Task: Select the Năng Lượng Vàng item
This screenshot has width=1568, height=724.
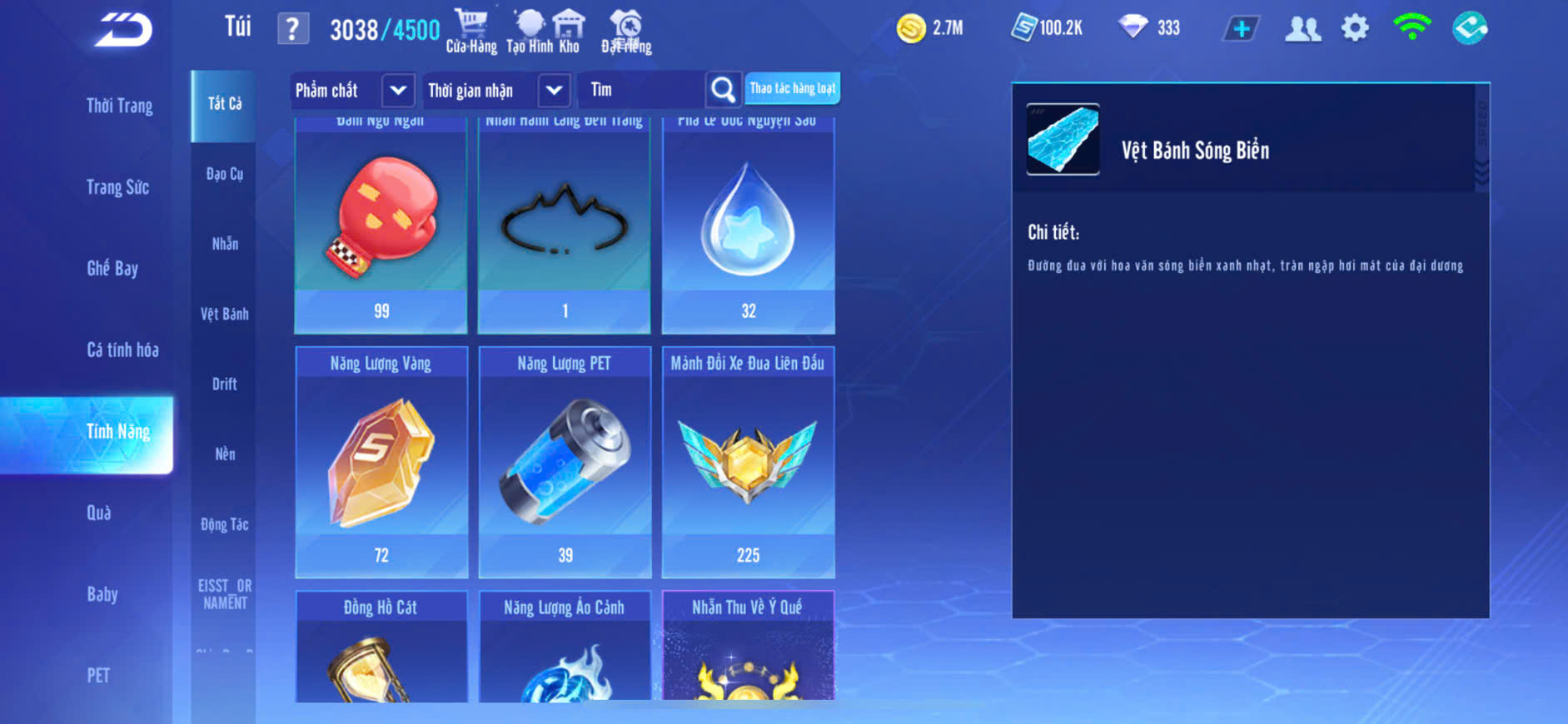Action: tap(381, 462)
